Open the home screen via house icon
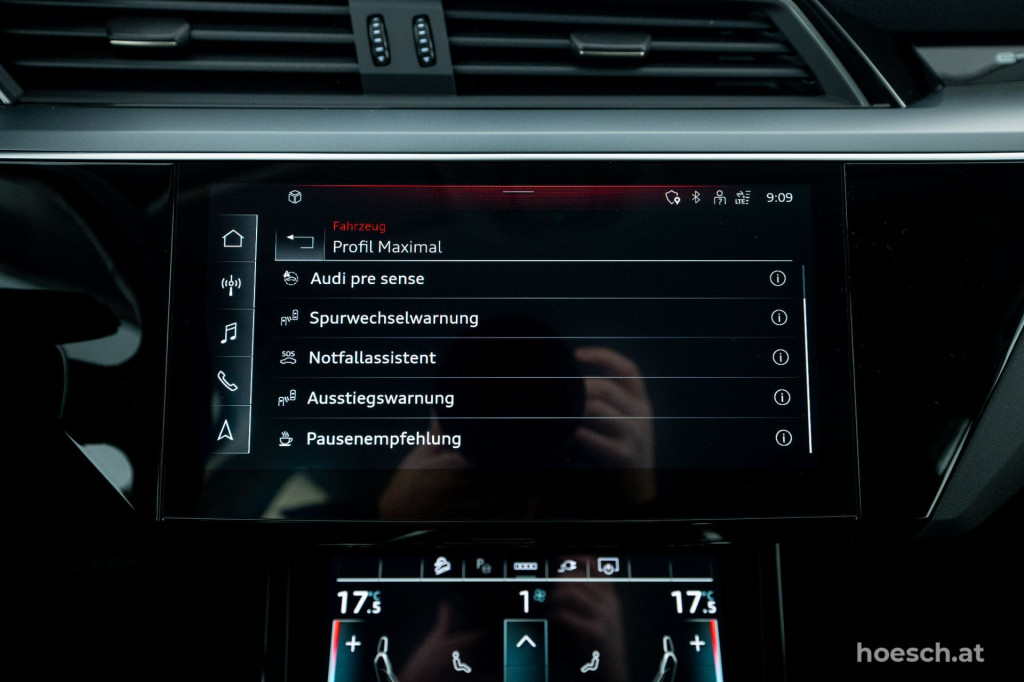Viewport: 1024px width, 682px height. click(x=233, y=238)
